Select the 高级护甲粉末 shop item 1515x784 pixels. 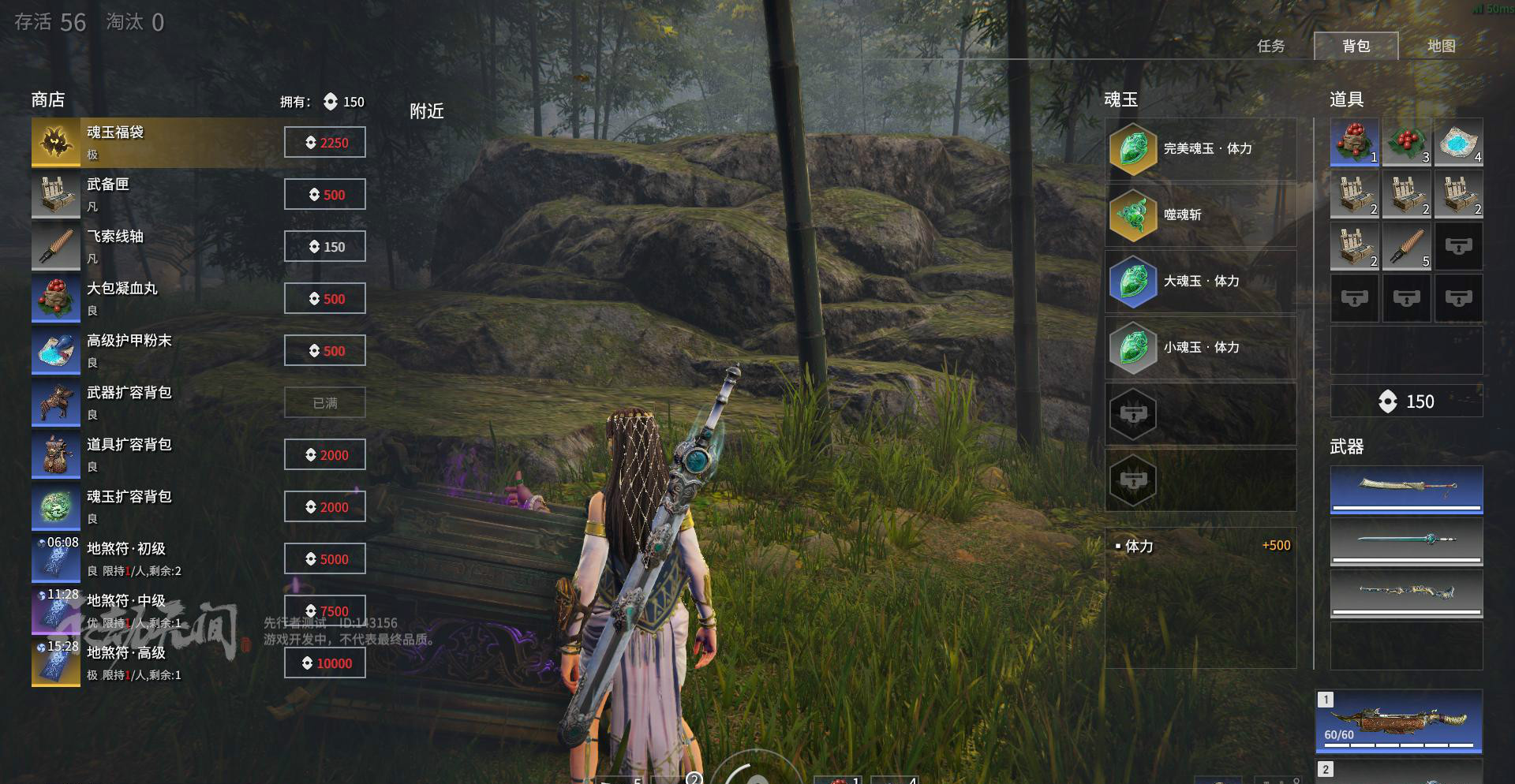pos(158,351)
